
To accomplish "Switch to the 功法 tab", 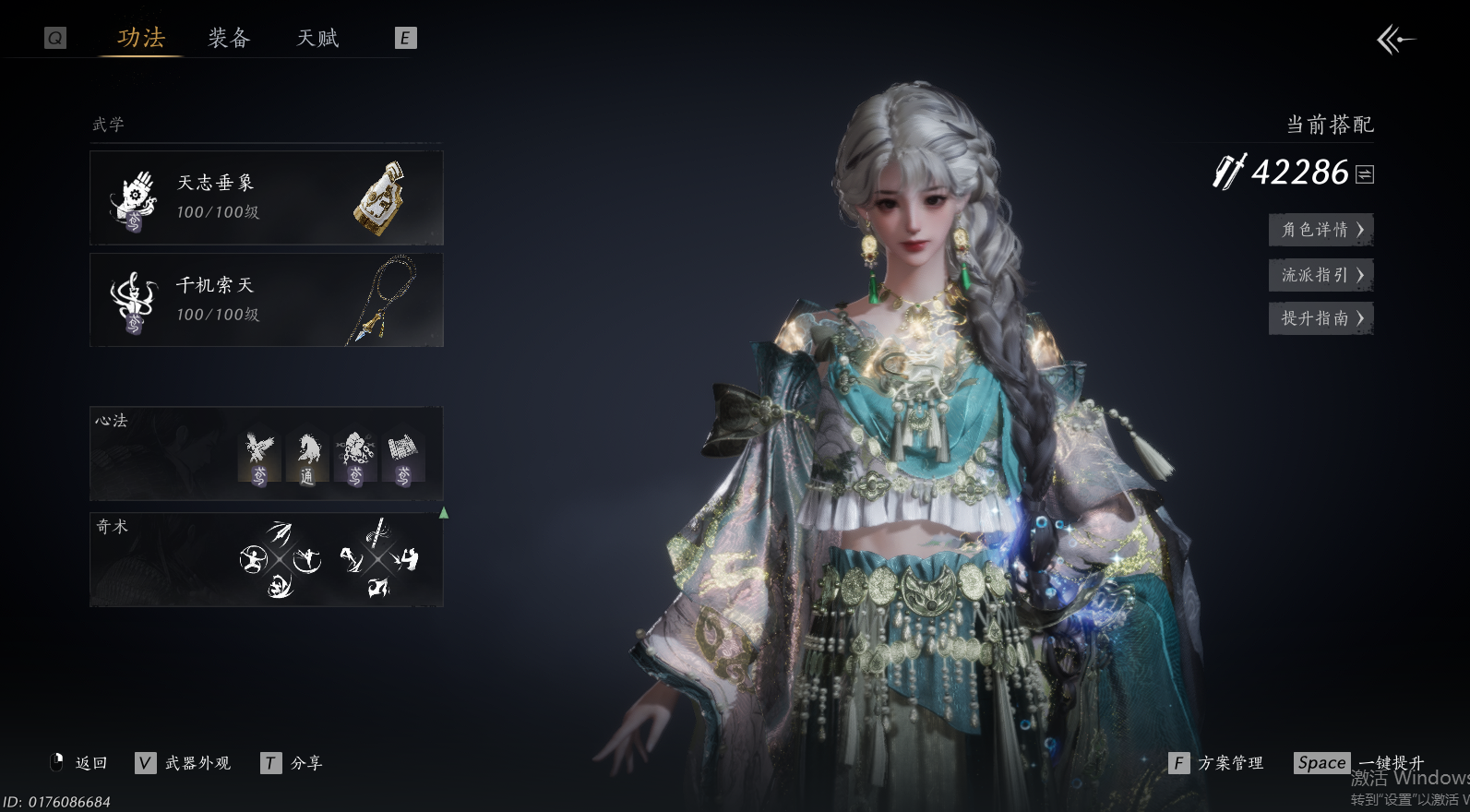I will tap(141, 38).
